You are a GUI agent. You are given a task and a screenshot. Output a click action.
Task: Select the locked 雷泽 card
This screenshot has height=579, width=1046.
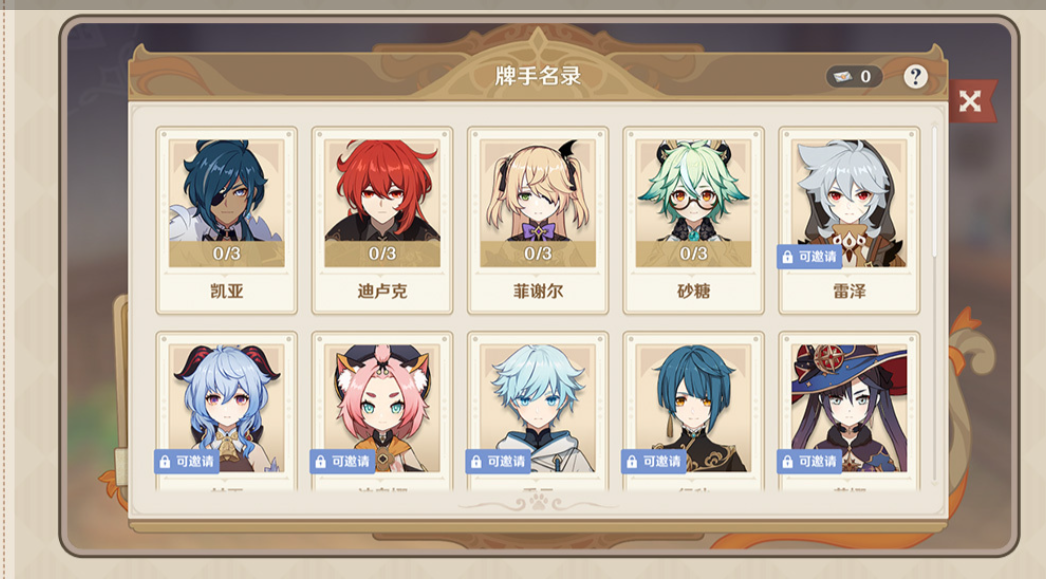pyautogui.click(x=849, y=220)
